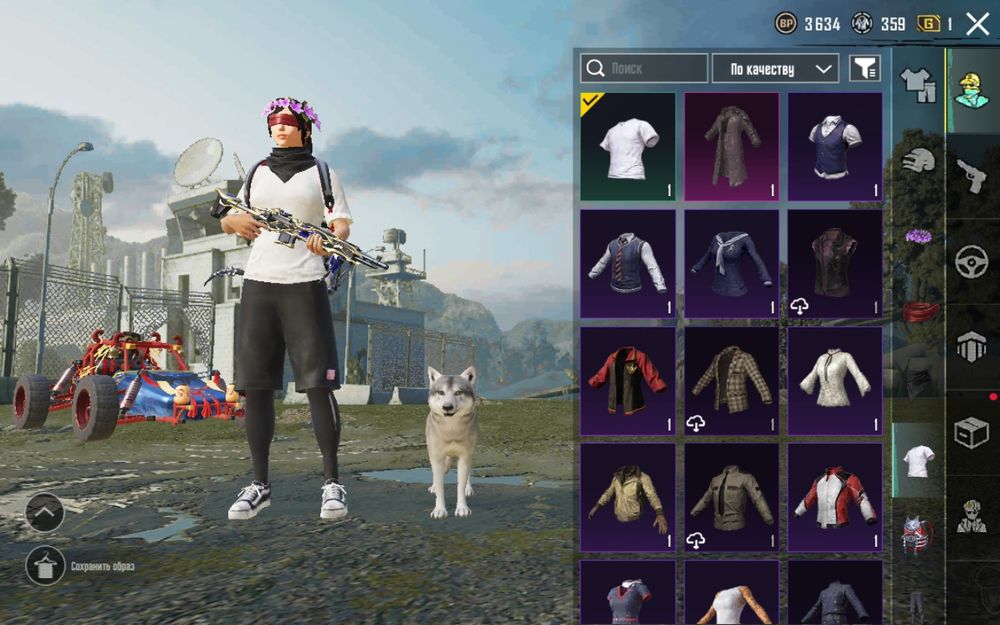The image size is (1000, 625).
Task: Open the По качеству sorting dropdown
Action: 775,68
